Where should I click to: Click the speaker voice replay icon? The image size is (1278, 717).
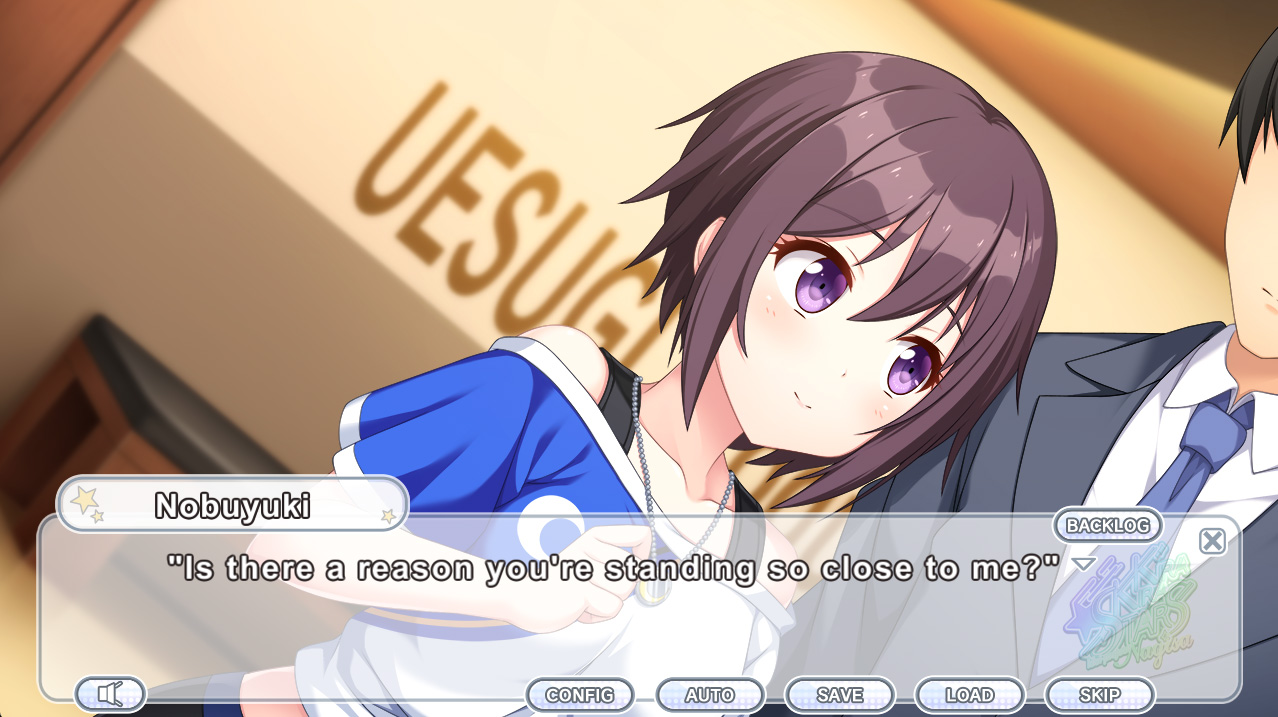pyautogui.click(x=110, y=693)
